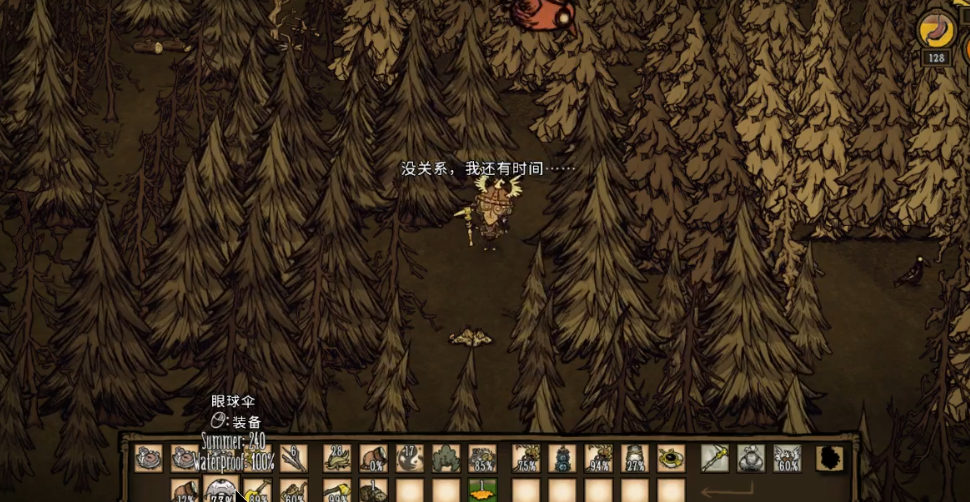
Task: Select the head slot hat at 60%
Action: (787, 458)
